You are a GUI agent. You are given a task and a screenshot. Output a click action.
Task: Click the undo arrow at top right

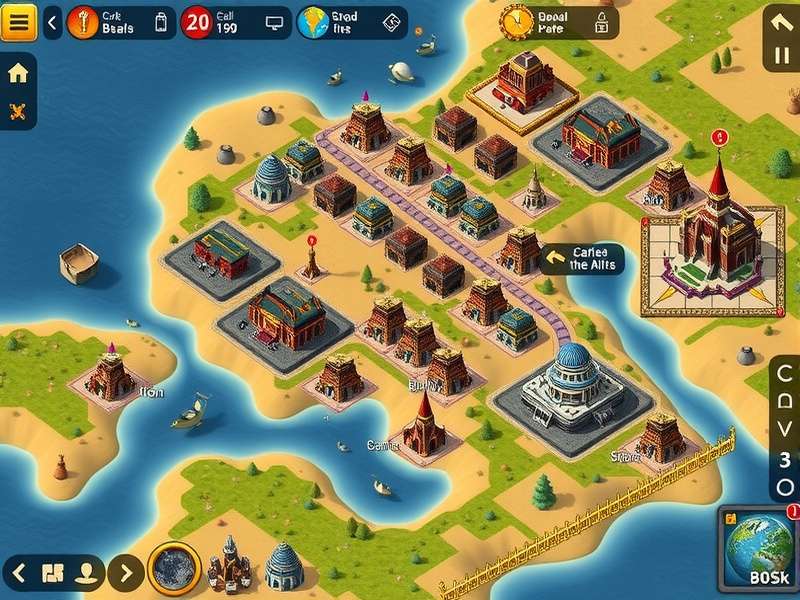click(781, 24)
